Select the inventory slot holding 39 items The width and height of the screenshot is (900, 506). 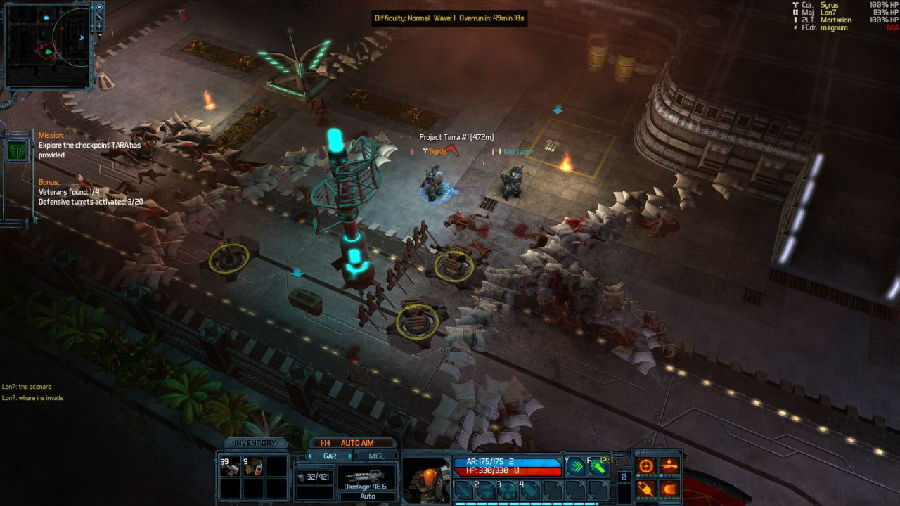click(x=229, y=466)
